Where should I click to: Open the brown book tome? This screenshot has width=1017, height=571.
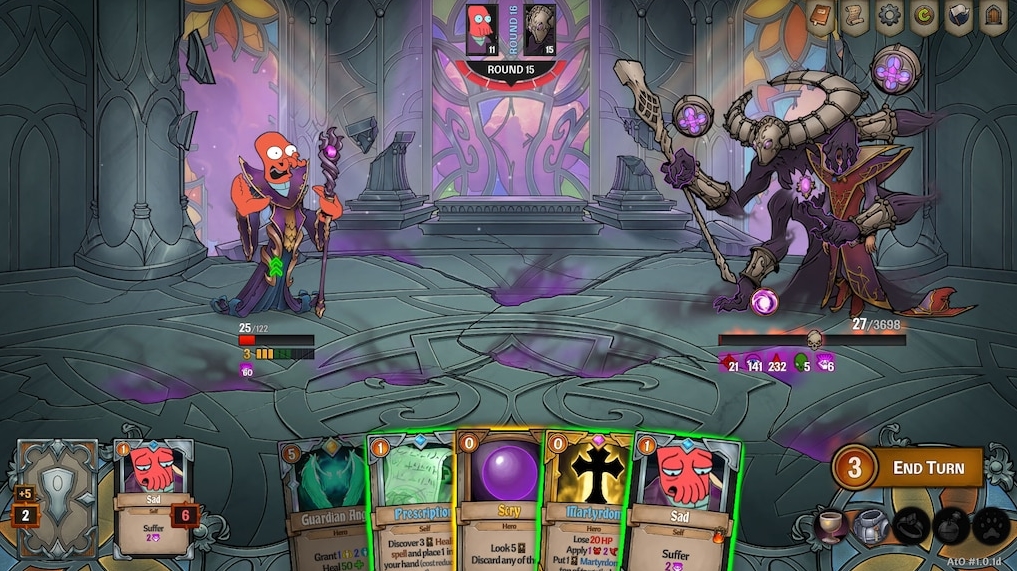pyautogui.click(x=820, y=17)
